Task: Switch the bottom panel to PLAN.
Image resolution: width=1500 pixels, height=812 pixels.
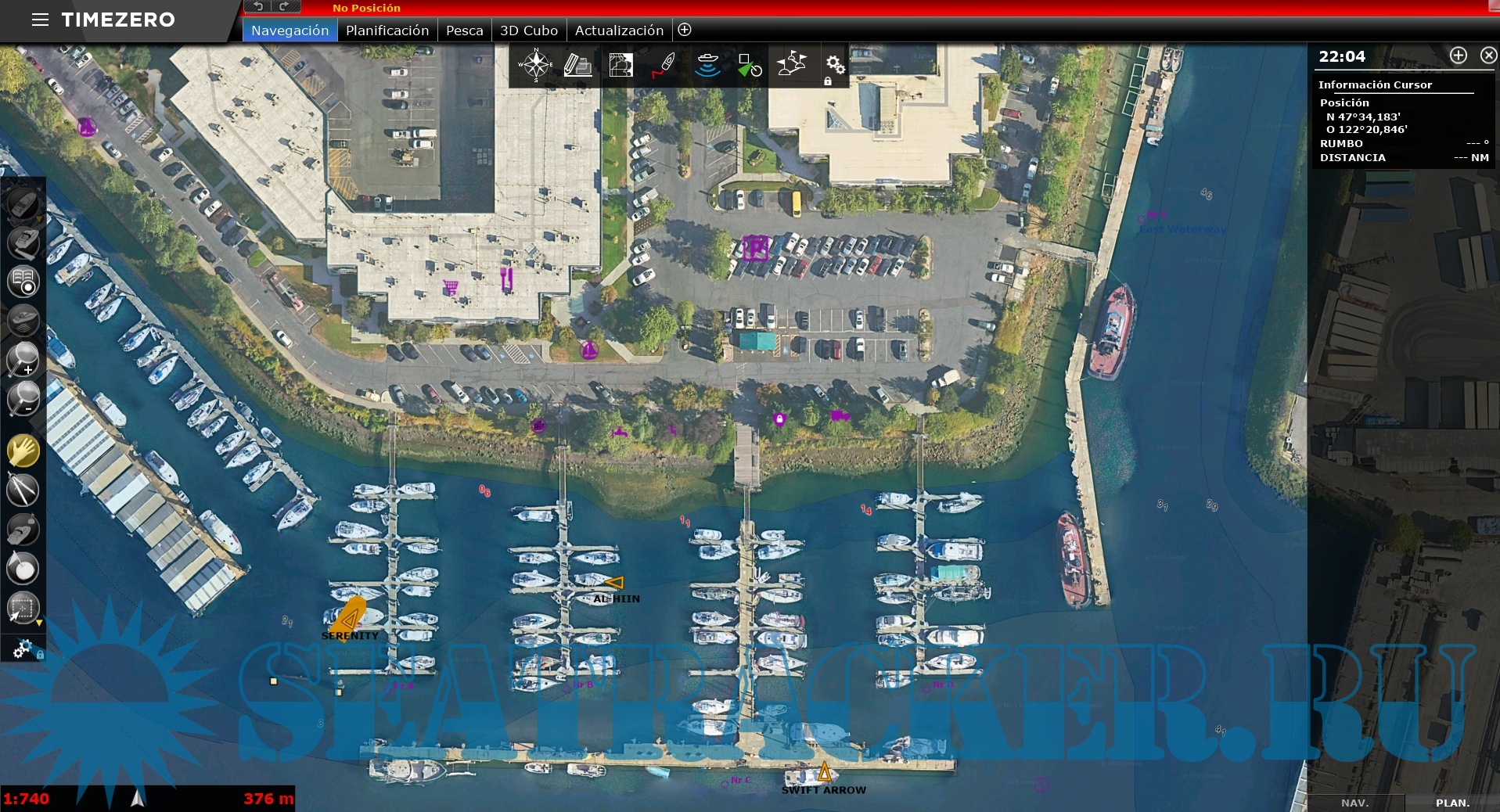Action: [1452, 803]
